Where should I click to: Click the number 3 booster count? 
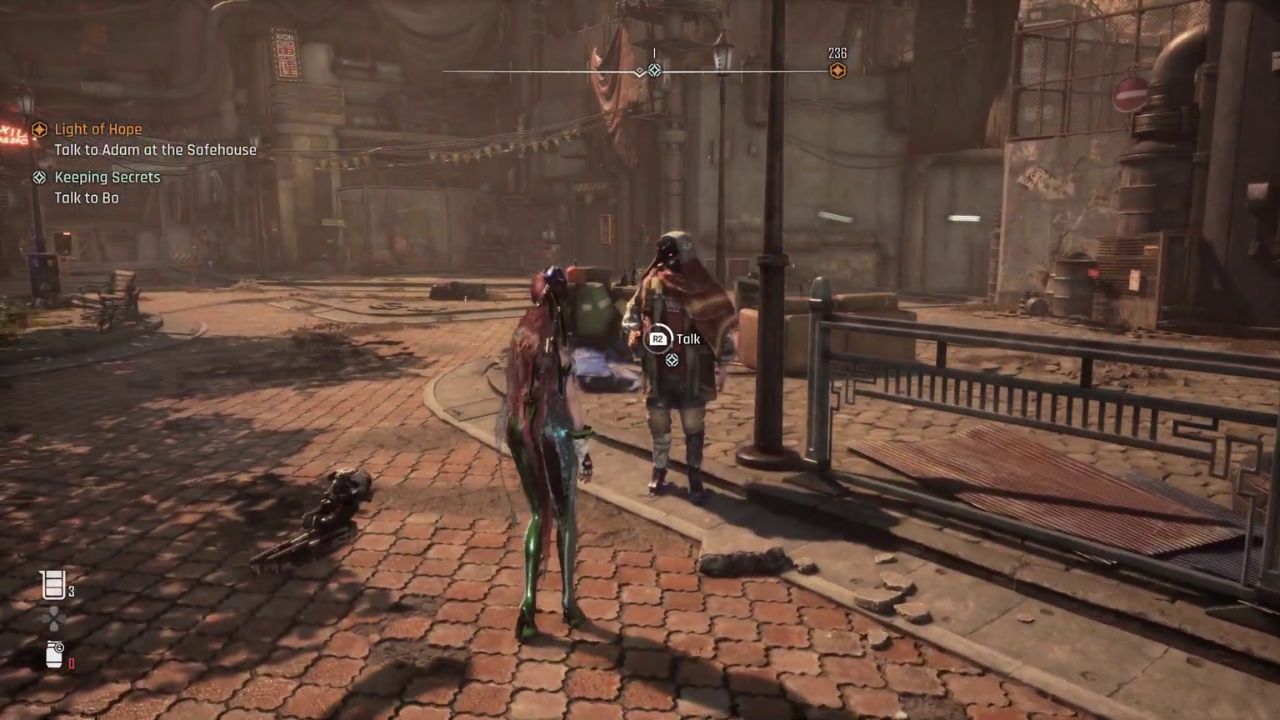click(x=71, y=591)
